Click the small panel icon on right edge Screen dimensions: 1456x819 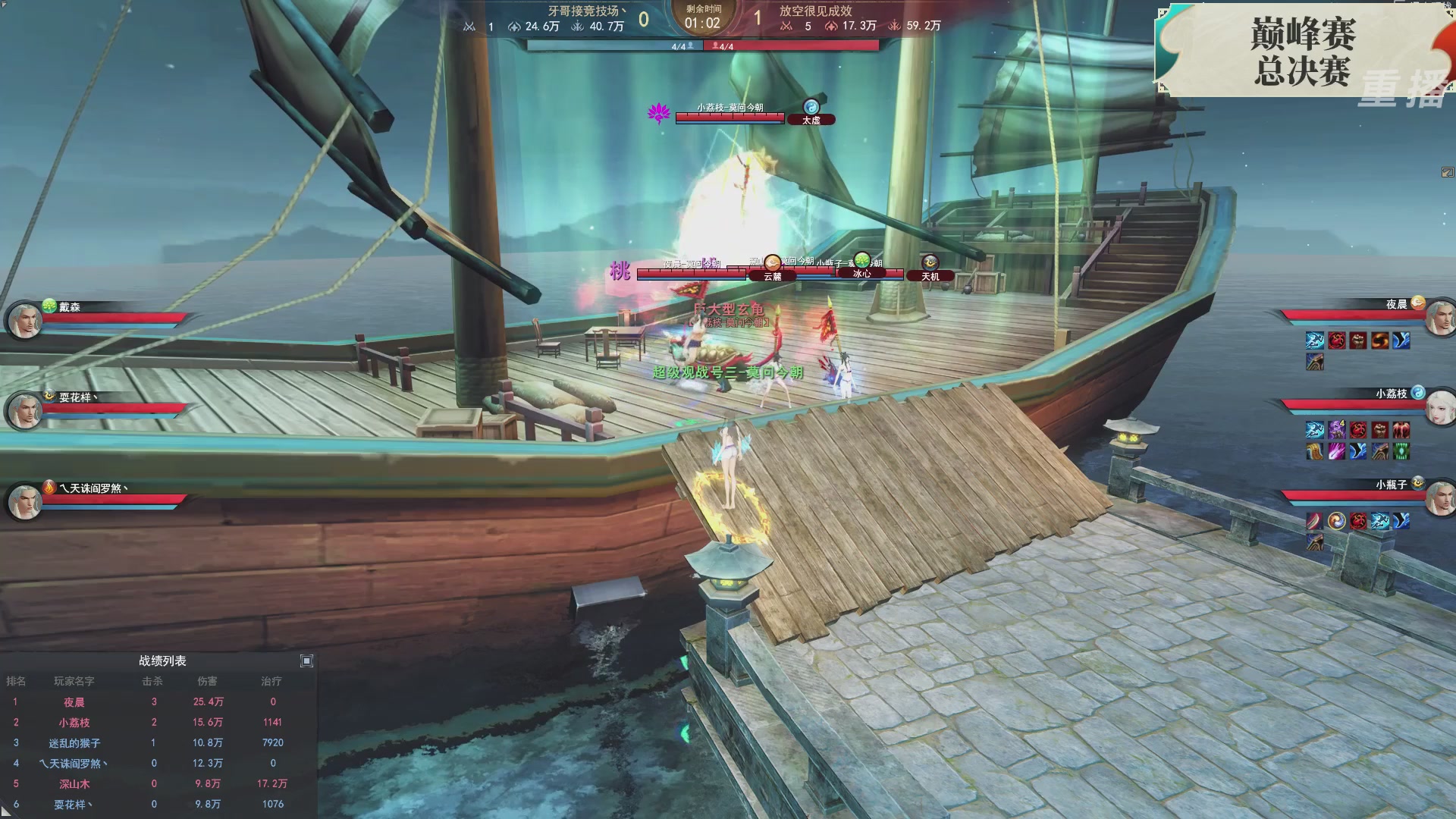pyautogui.click(x=1448, y=173)
